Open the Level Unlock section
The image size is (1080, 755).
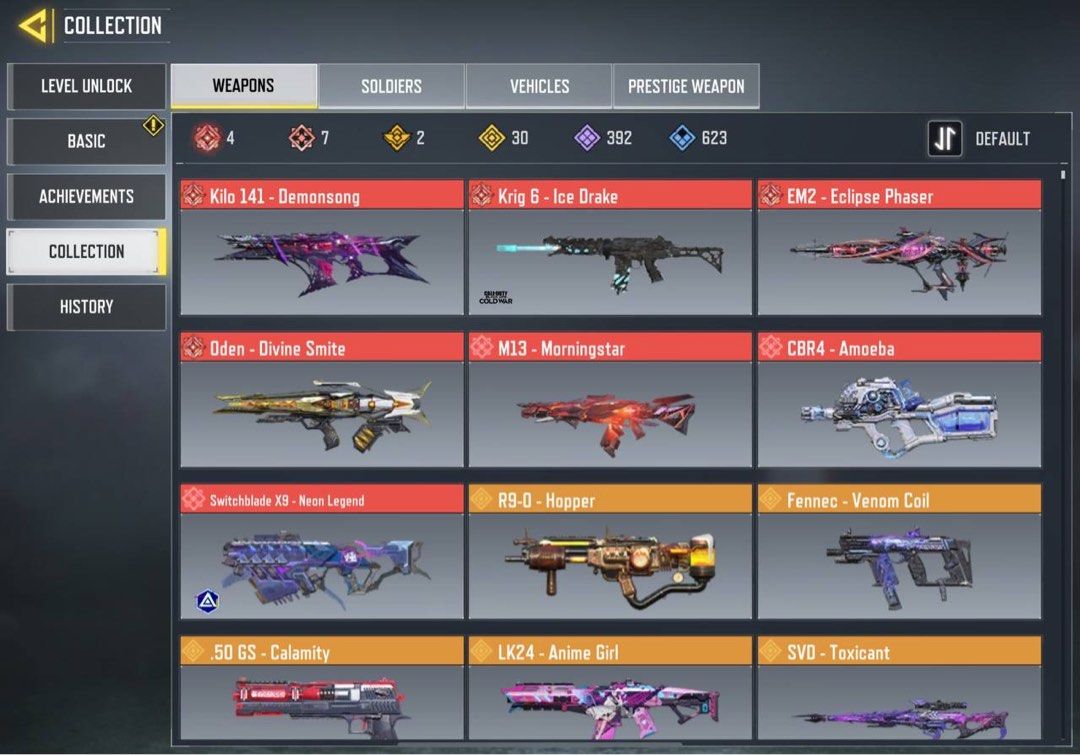point(86,86)
